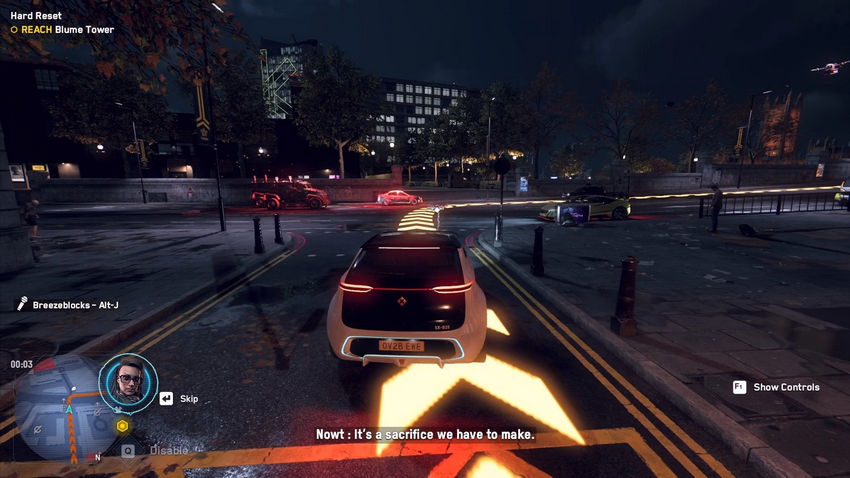The width and height of the screenshot is (850, 478).
Task: Click the Reach Blume Tower objective tracker
Action: (x=62, y=30)
